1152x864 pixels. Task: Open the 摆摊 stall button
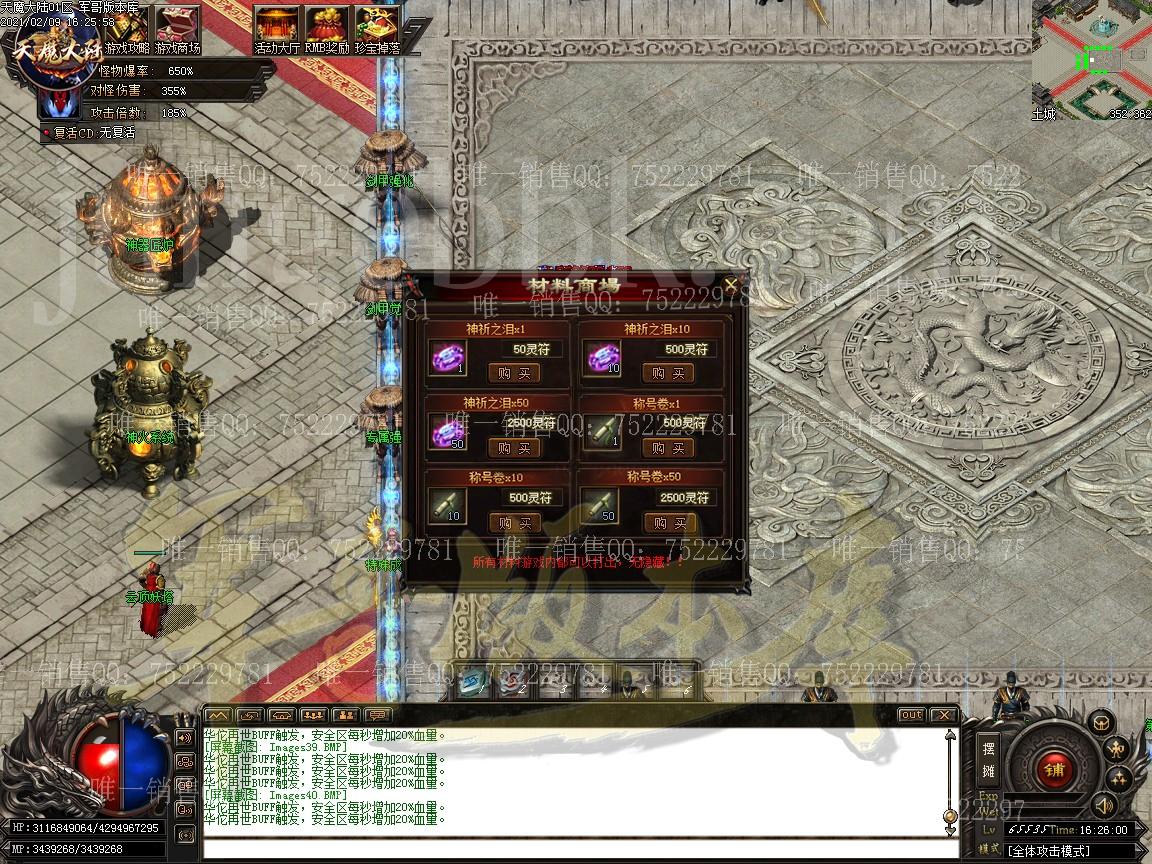point(988,759)
